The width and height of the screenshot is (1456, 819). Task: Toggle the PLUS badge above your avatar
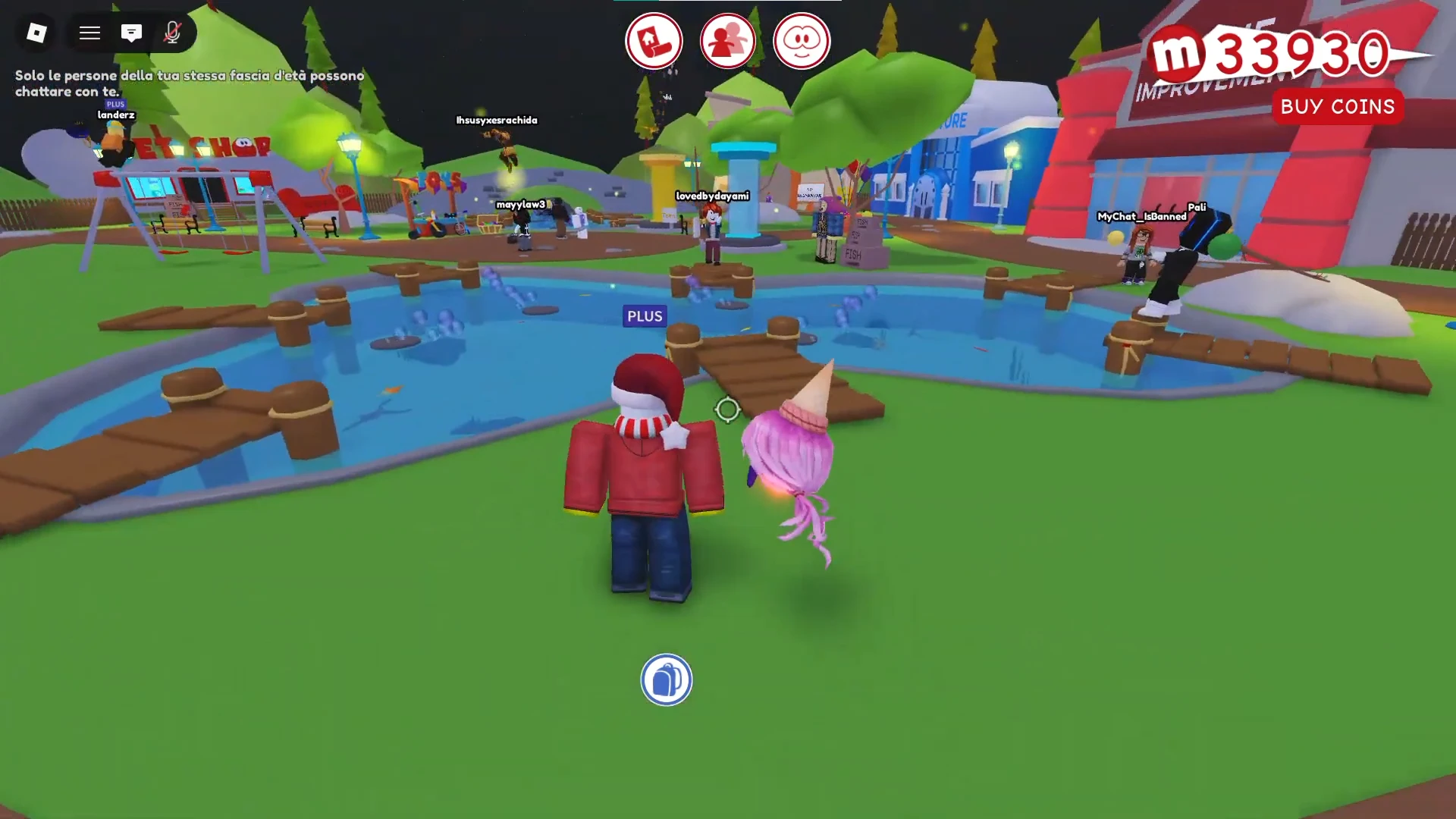(x=644, y=316)
